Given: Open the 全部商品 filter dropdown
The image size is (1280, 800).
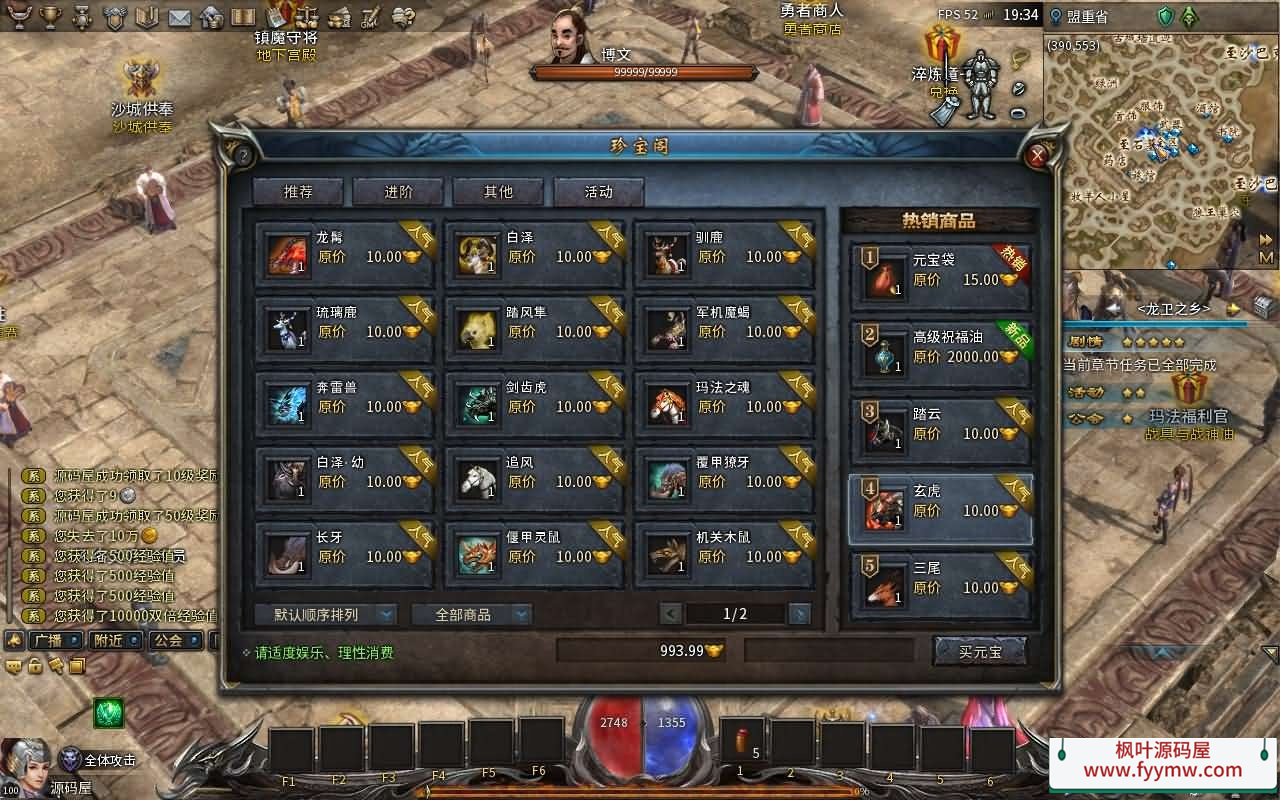Looking at the screenshot, I should pos(471,614).
